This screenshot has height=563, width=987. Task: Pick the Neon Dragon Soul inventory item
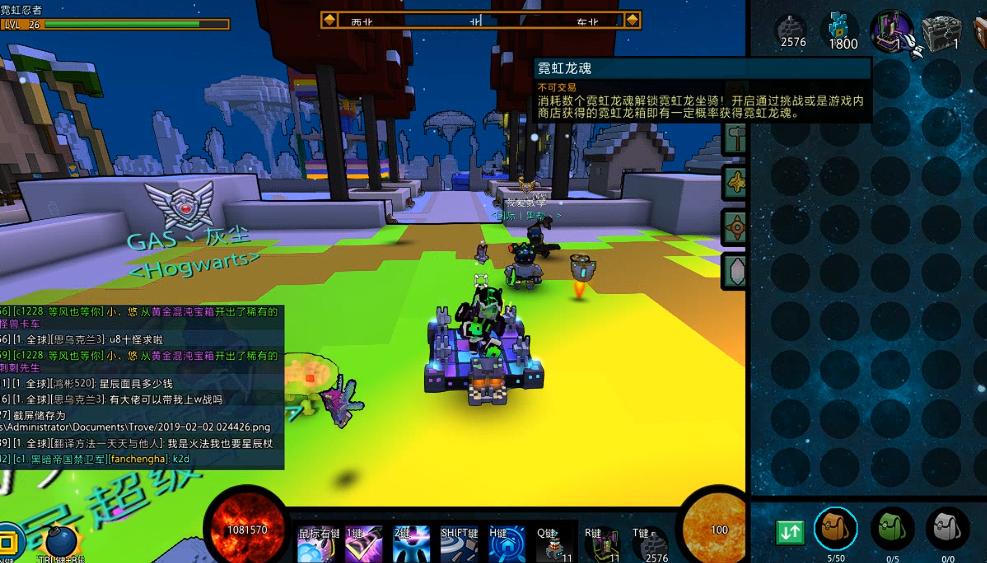[891, 31]
